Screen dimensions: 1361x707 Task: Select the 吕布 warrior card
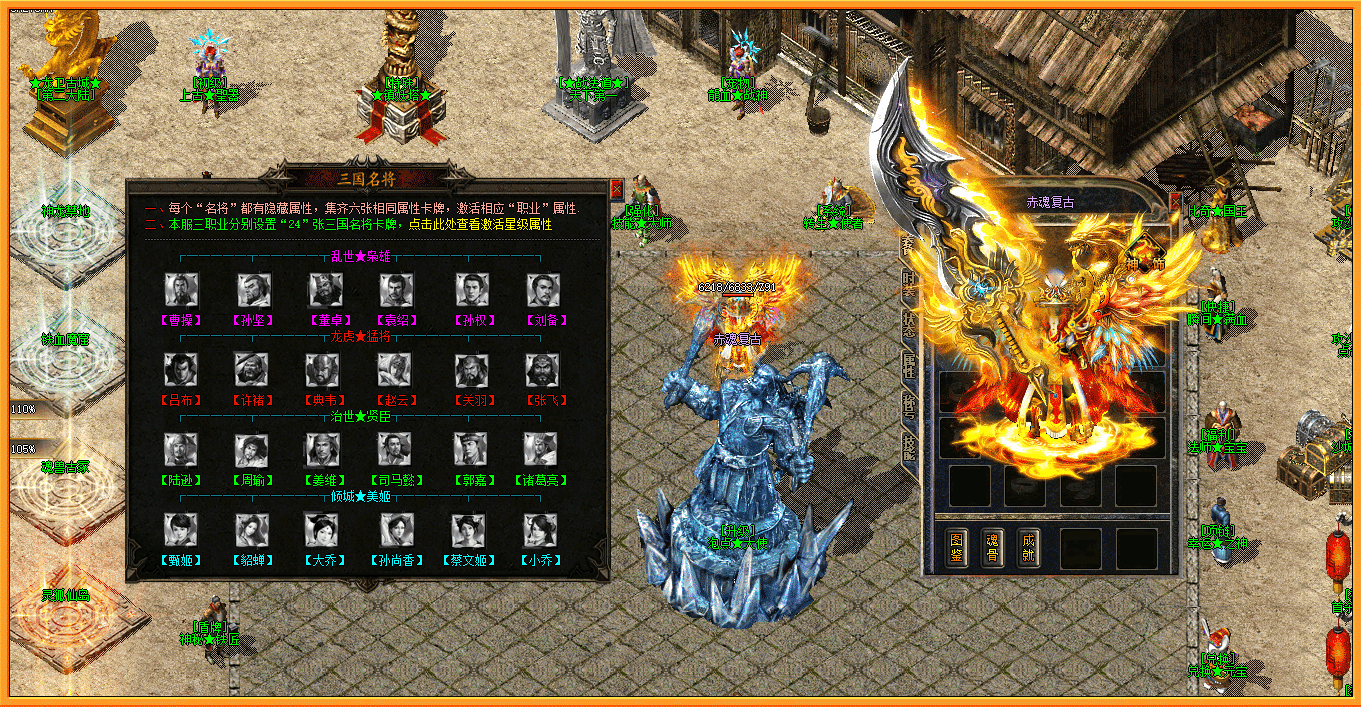point(181,371)
